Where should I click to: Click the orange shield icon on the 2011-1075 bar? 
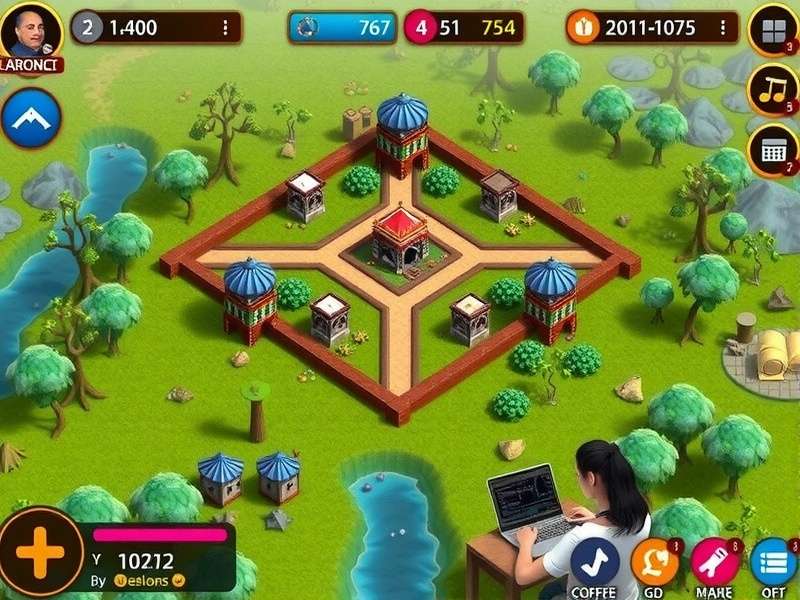click(579, 28)
